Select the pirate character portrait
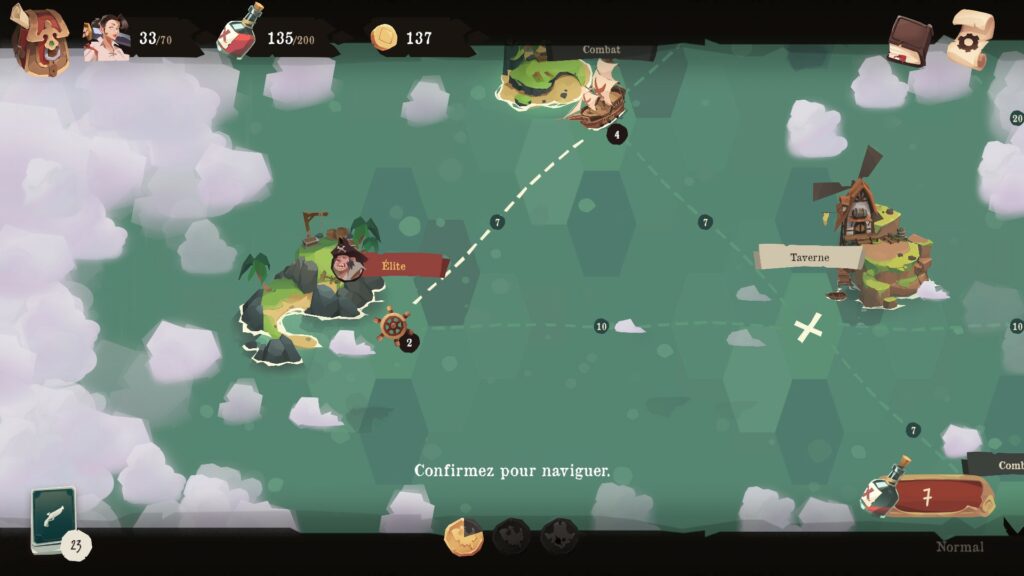This screenshot has height=576, width=1024. coord(105,39)
